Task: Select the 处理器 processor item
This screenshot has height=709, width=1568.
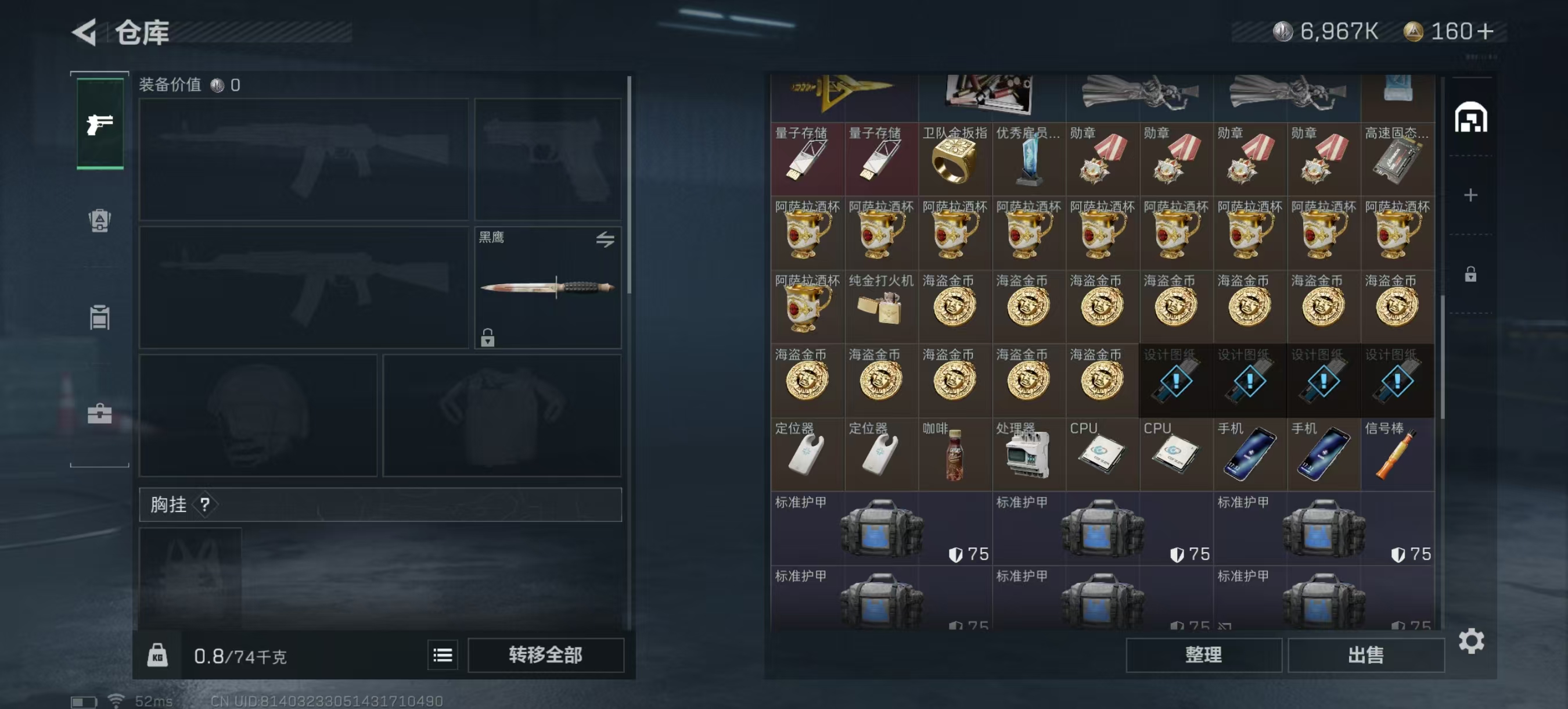Action: click(x=1028, y=455)
